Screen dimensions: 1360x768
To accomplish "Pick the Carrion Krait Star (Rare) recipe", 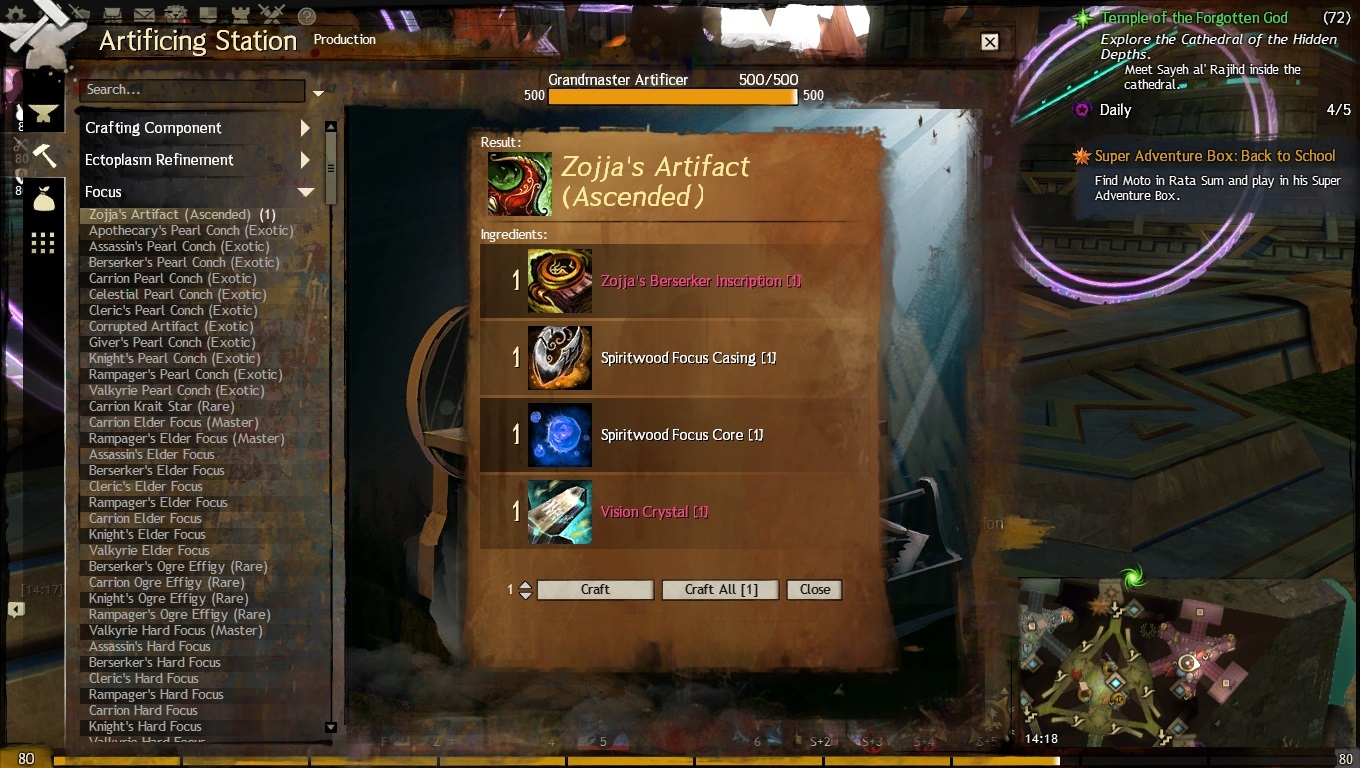I will (162, 407).
